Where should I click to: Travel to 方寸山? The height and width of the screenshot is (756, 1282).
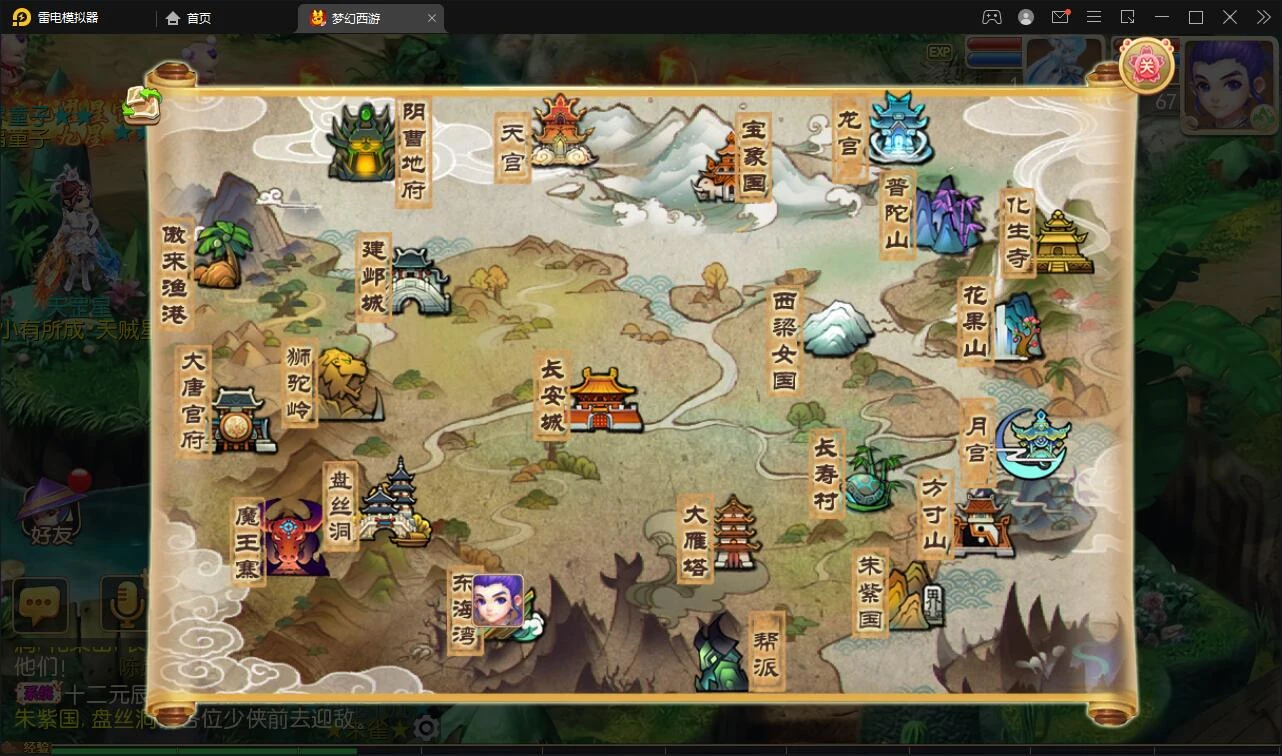981,523
